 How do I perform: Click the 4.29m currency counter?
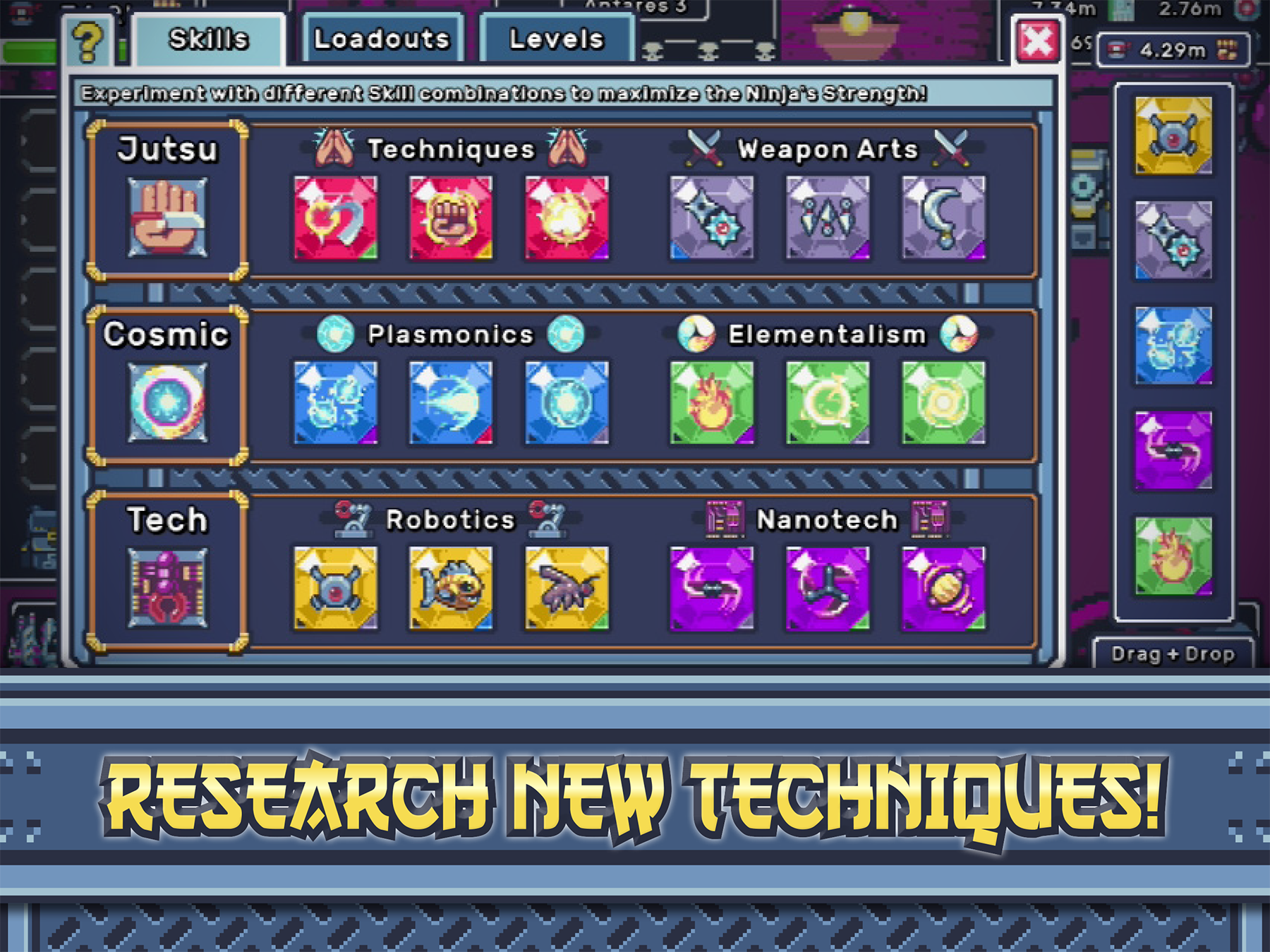tap(1171, 49)
